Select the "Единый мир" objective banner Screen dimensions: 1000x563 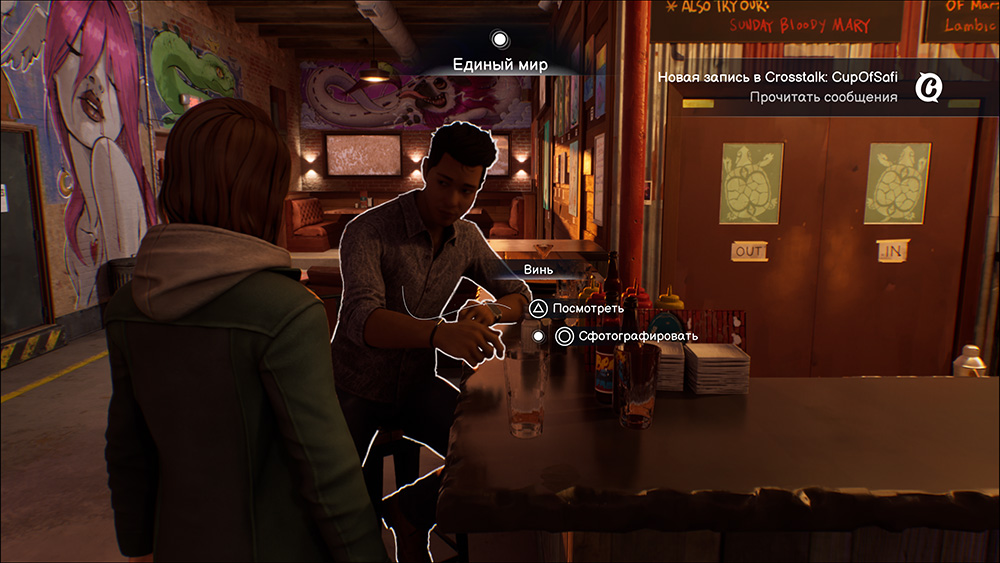click(x=500, y=64)
